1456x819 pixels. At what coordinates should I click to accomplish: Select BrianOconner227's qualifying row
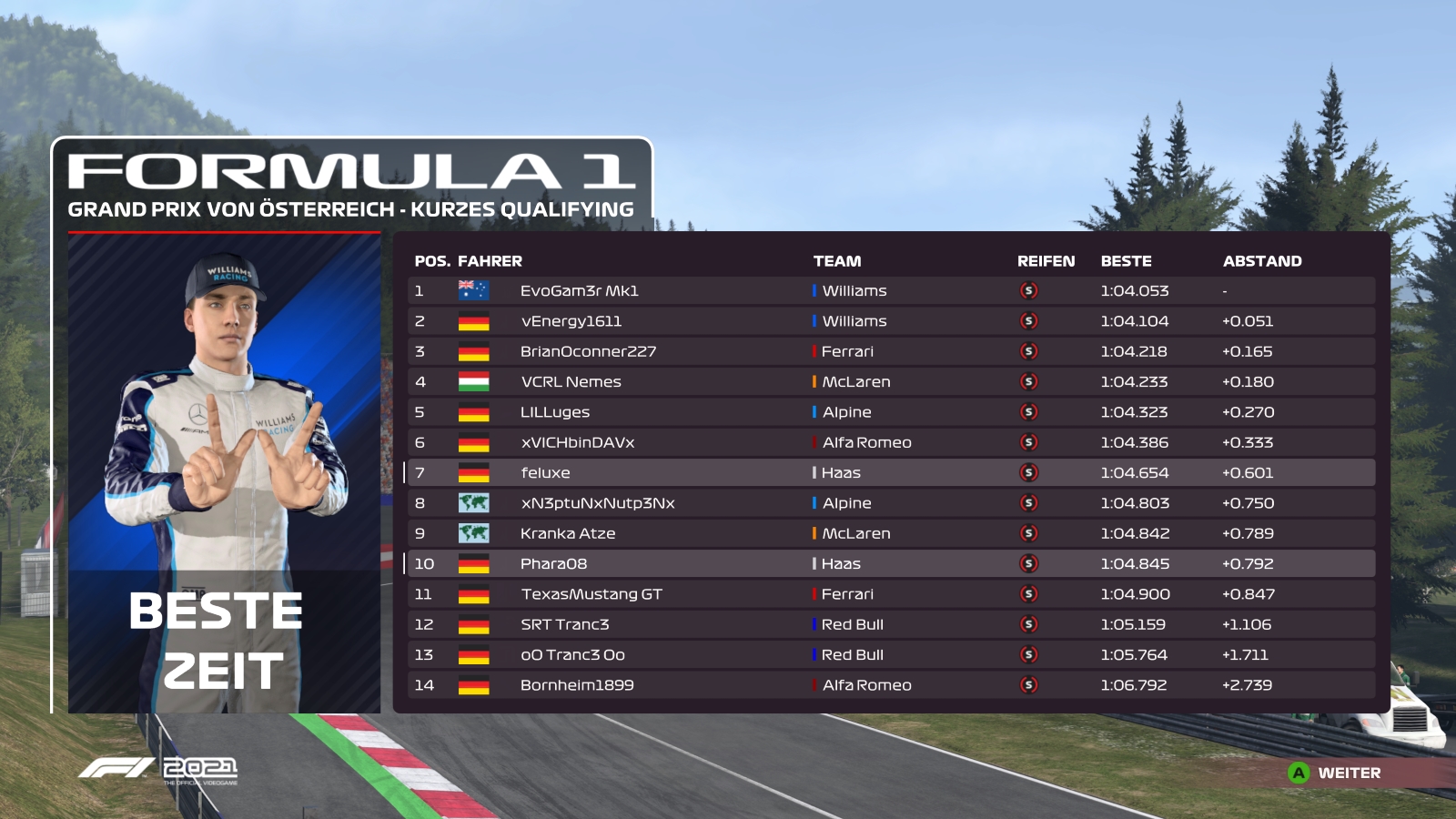click(588, 351)
